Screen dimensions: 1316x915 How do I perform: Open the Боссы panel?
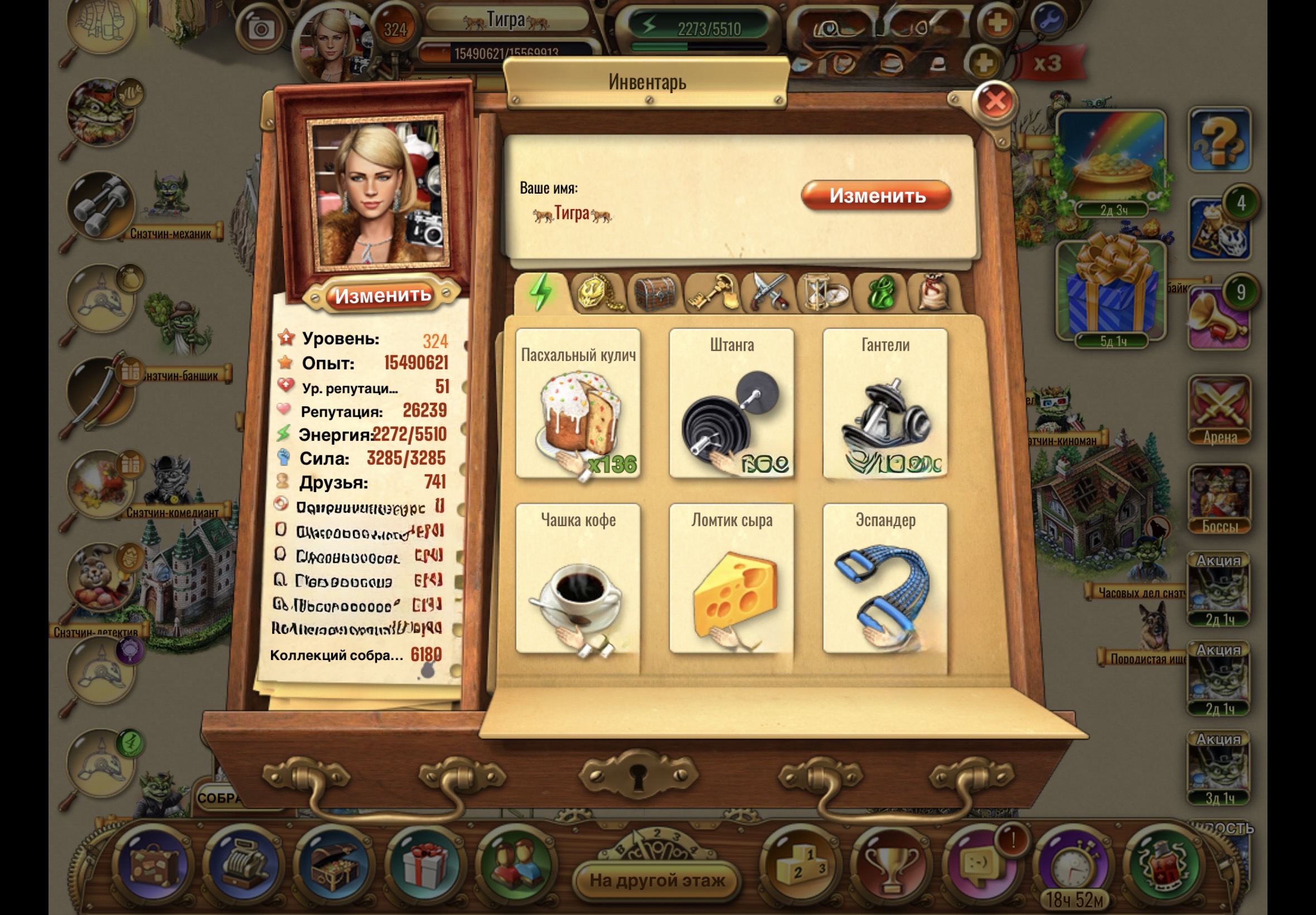[1219, 500]
